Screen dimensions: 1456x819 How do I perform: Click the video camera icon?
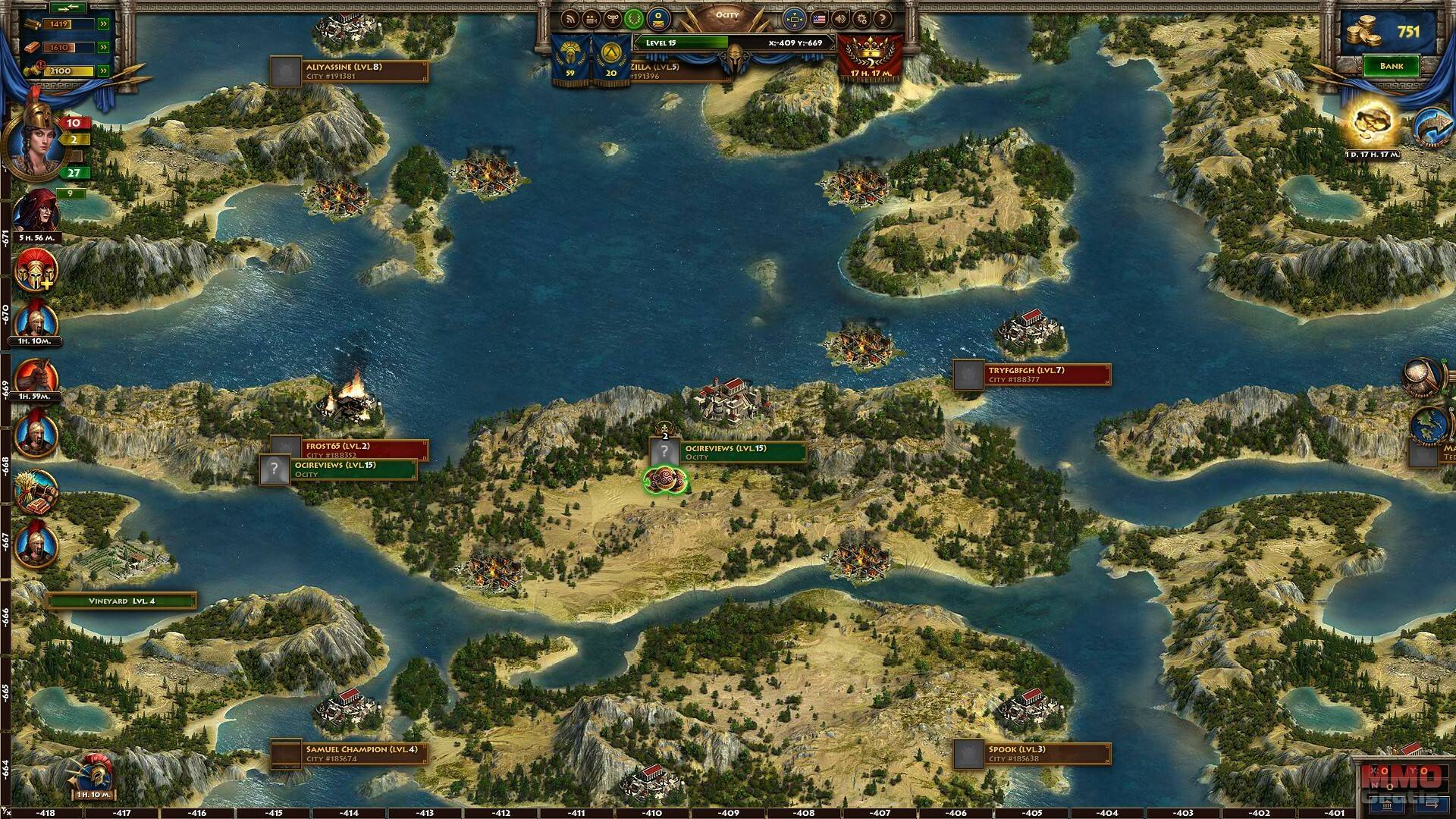point(591,19)
